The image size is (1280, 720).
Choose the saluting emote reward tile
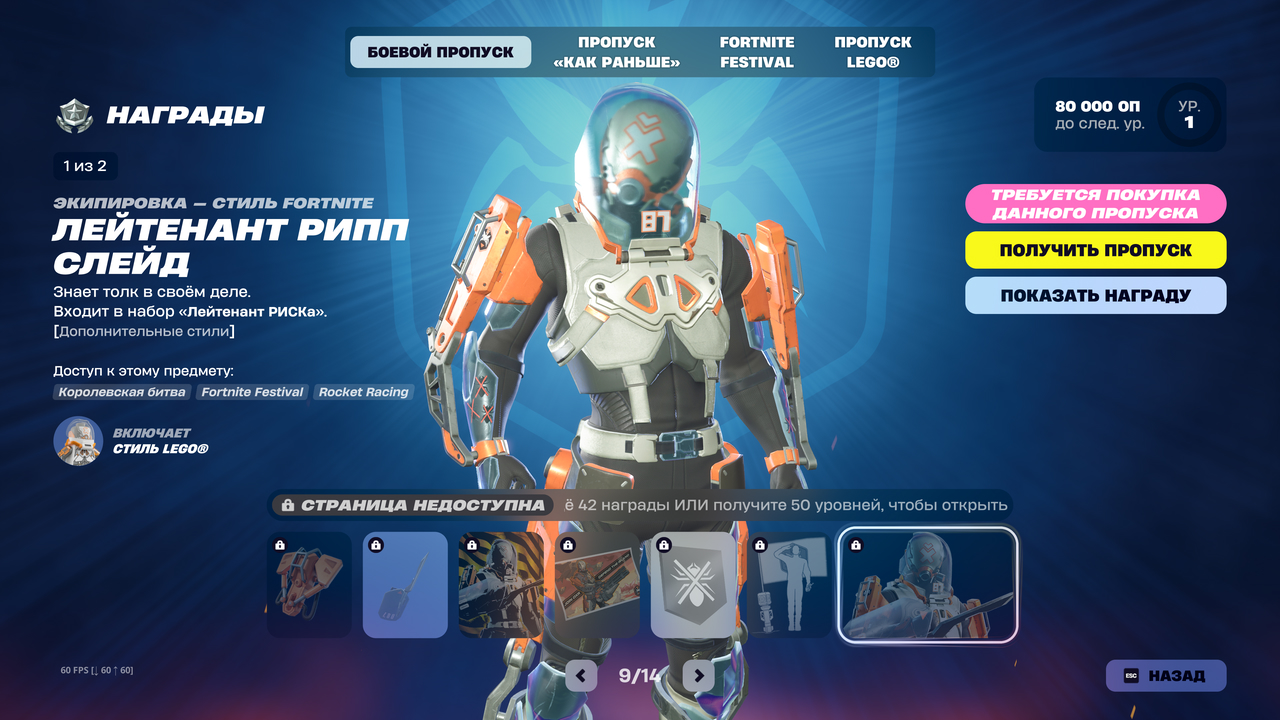(789, 585)
